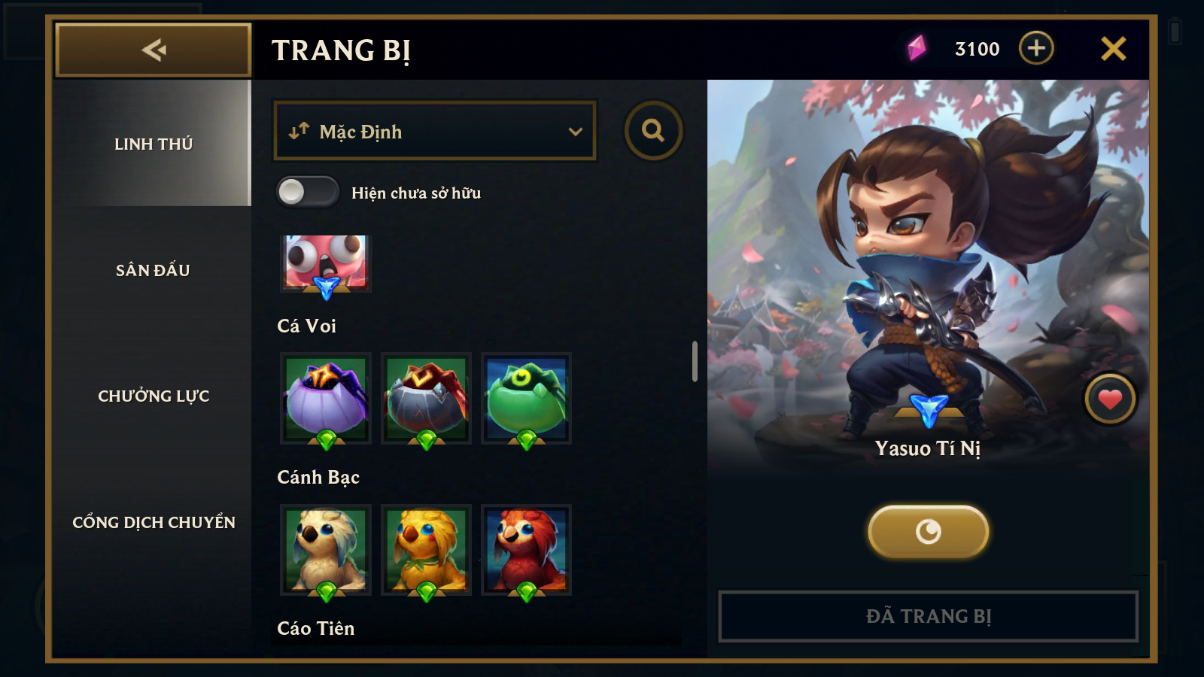Image resolution: width=1204 pixels, height=677 pixels.
Task: Select the Chưởng Lực tab
Action: pos(153,396)
